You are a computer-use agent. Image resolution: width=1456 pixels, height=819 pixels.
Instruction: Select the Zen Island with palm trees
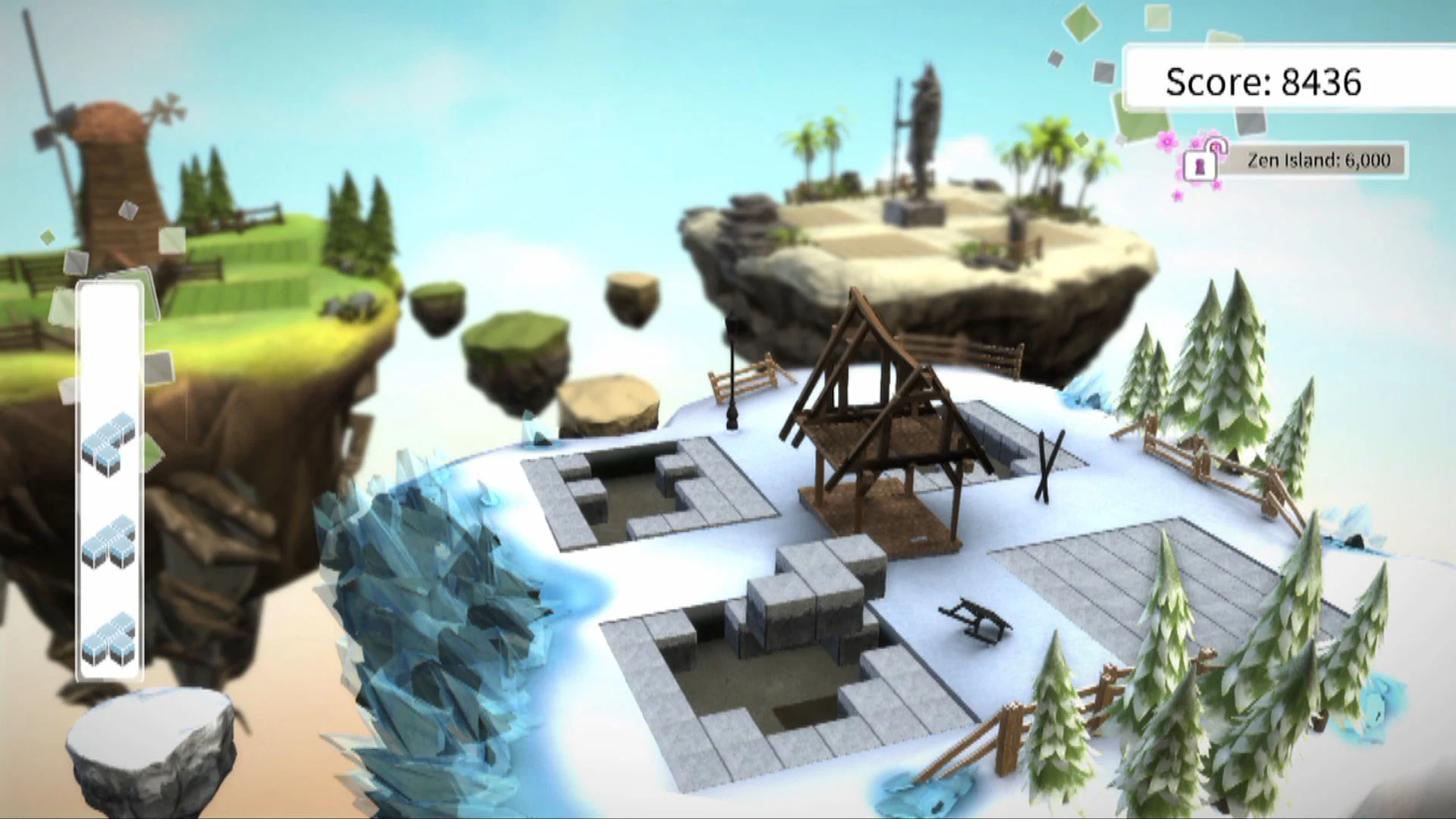(x=910, y=220)
